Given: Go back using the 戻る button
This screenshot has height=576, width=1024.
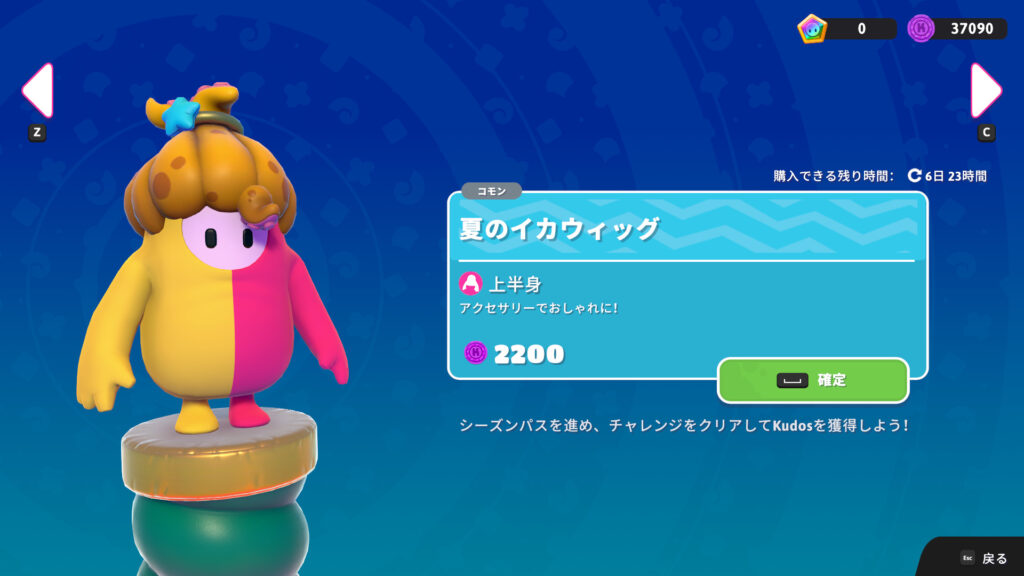Looking at the screenshot, I should 984,558.
